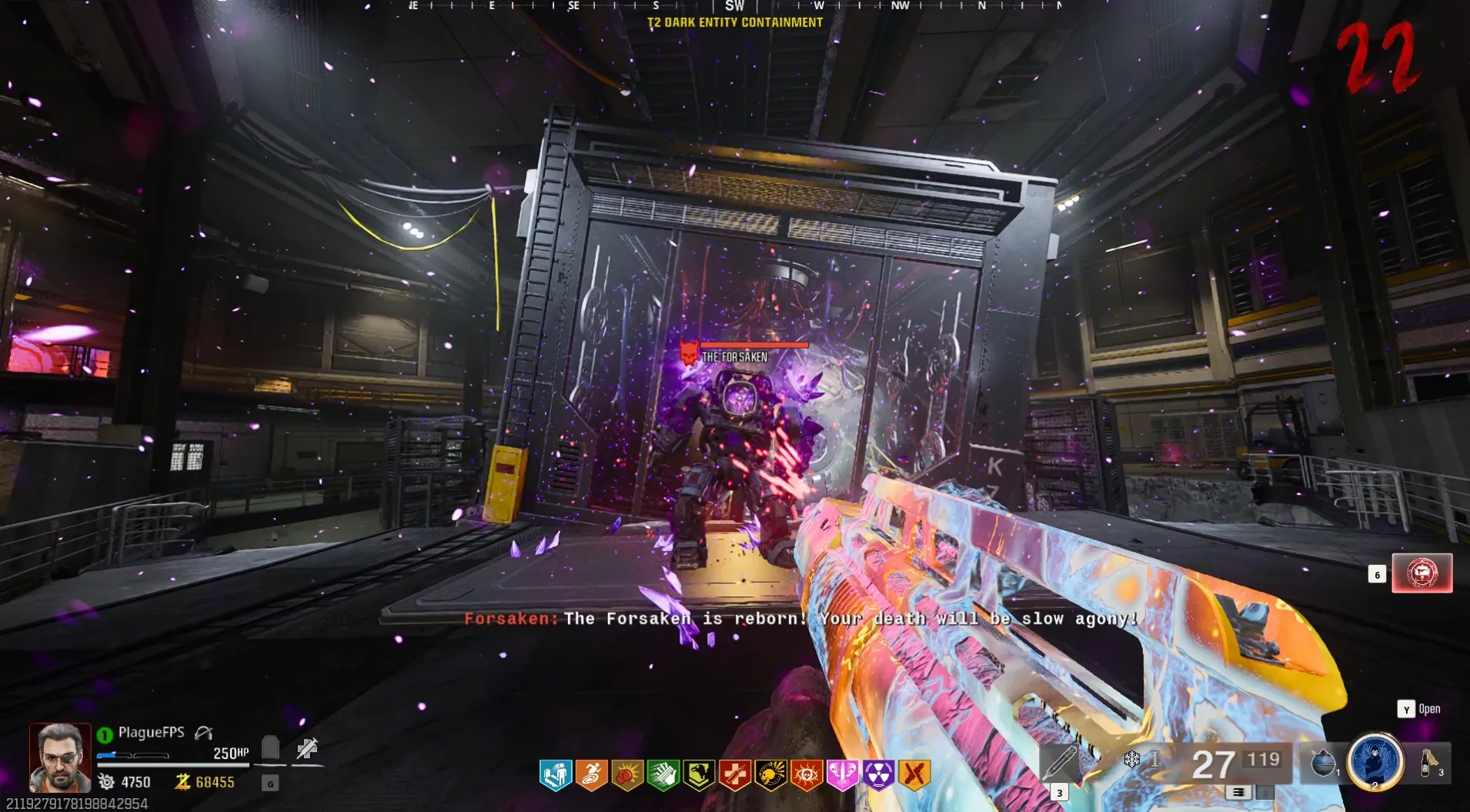The width and height of the screenshot is (1470, 812).
Task: Click the pink Deadshot Daiquiri perk icon
Action: (x=842, y=775)
